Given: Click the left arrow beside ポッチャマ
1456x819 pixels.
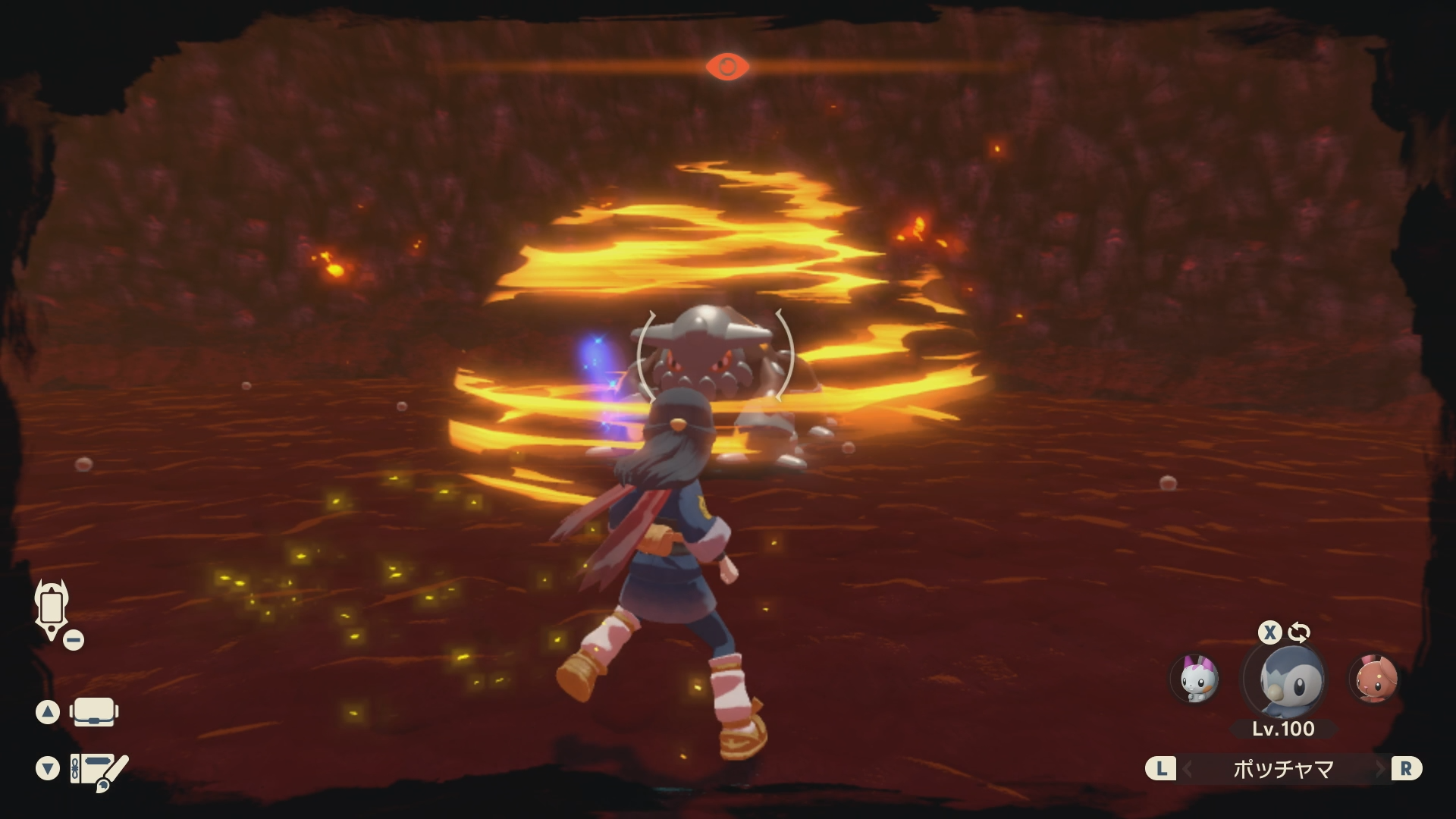Looking at the screenshot, I should point(1188,770).
